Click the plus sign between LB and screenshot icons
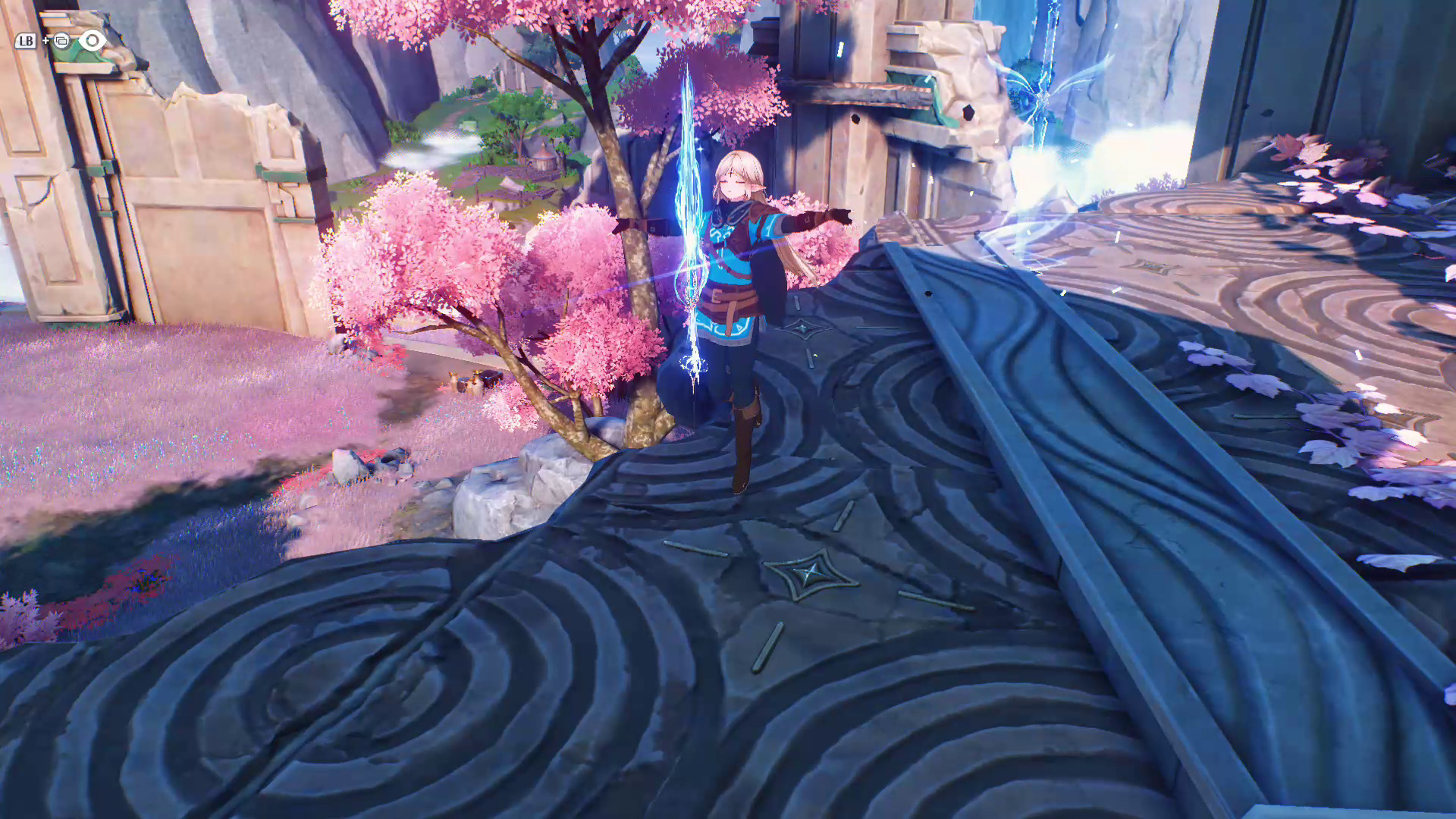 click(44, 41)
